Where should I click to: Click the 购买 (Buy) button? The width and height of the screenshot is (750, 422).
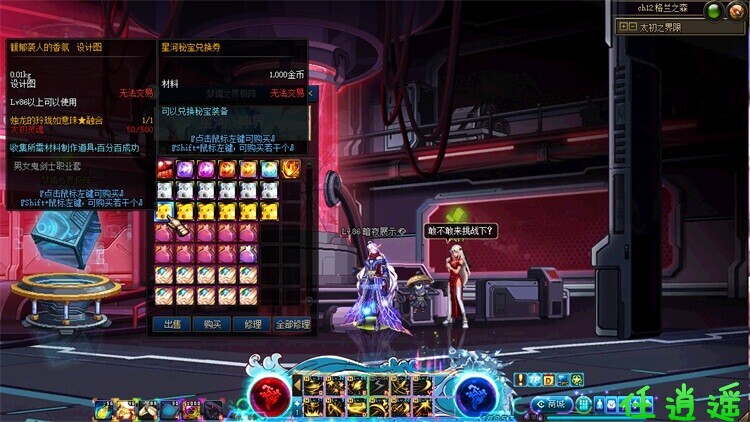212,324
